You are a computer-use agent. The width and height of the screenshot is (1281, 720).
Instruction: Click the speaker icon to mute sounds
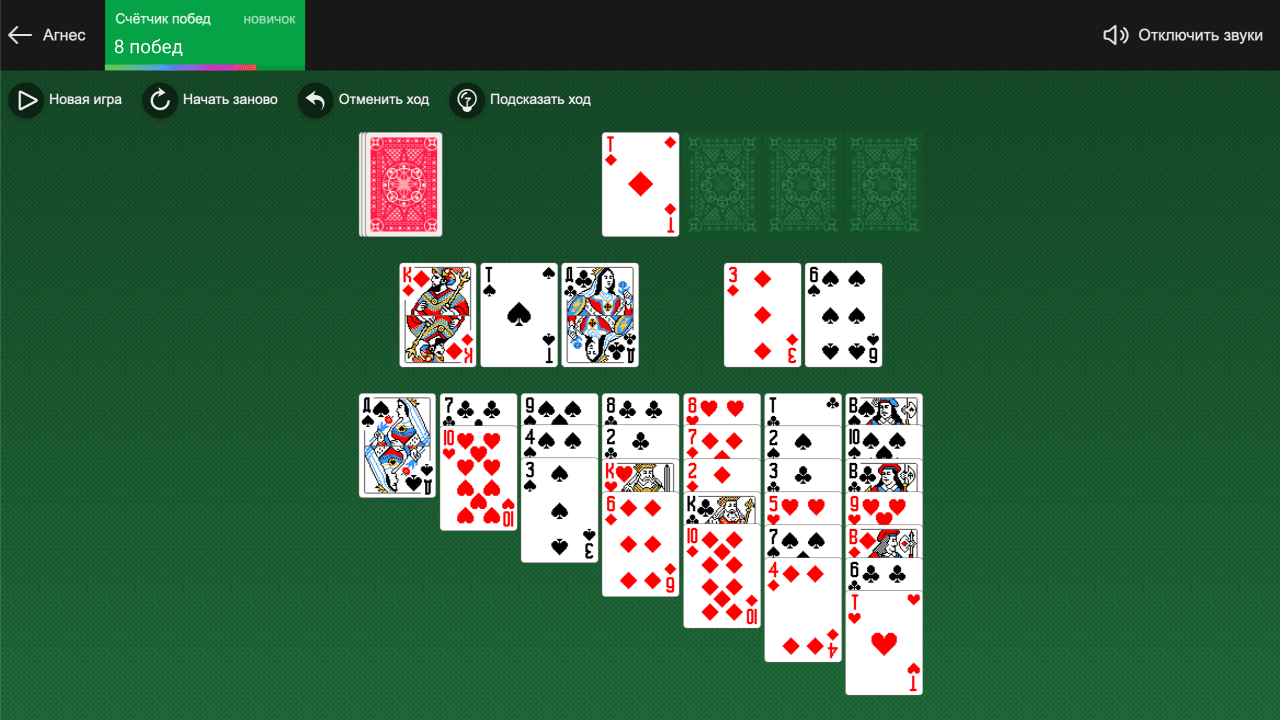1114,33
